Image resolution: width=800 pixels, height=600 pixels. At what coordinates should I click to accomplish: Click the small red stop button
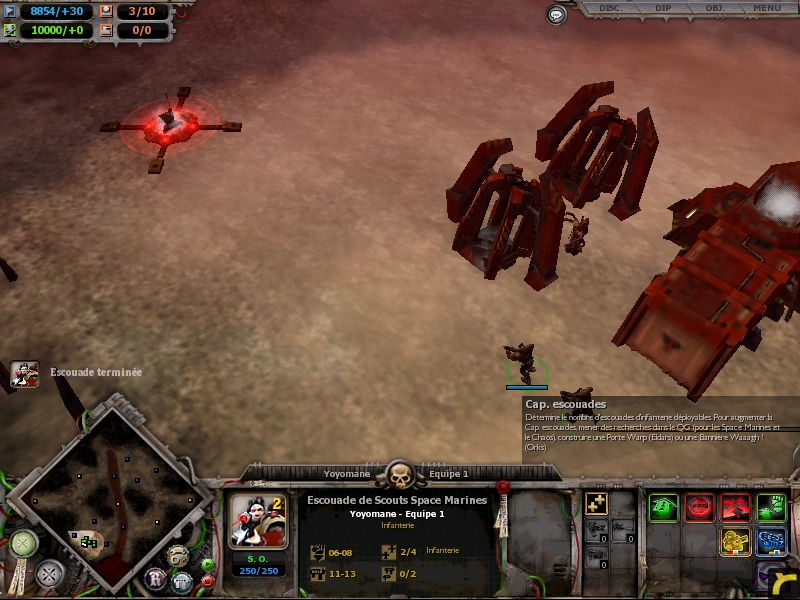pyautogui.click(x=207, y=581)
